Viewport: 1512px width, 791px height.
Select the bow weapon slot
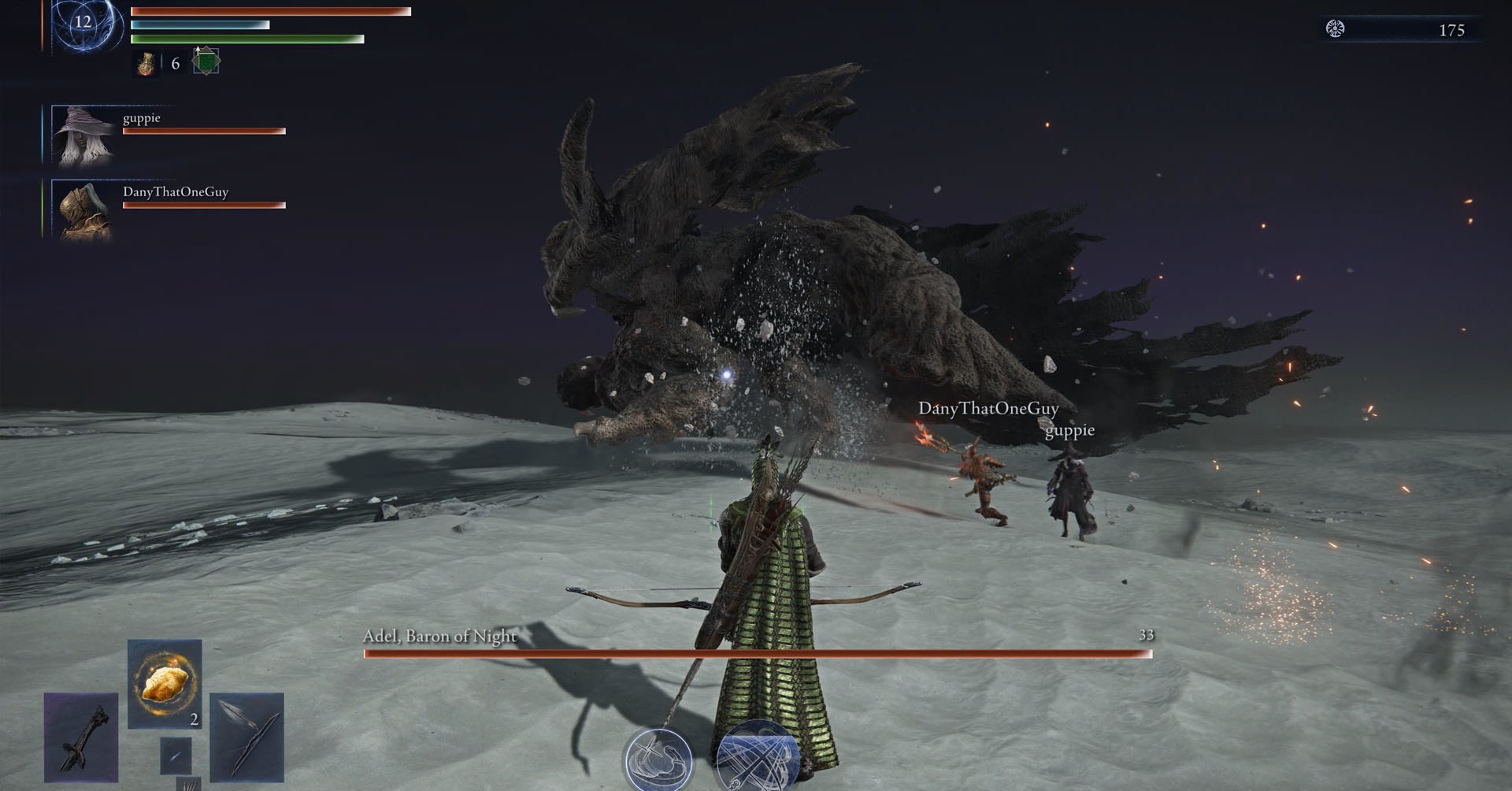click(x=247, y=737)
